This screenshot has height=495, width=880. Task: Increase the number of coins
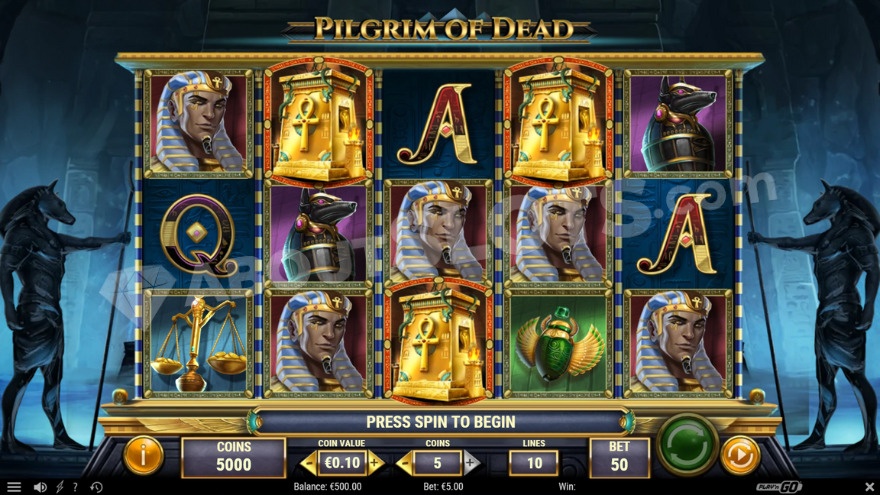(x=470, y=463)
